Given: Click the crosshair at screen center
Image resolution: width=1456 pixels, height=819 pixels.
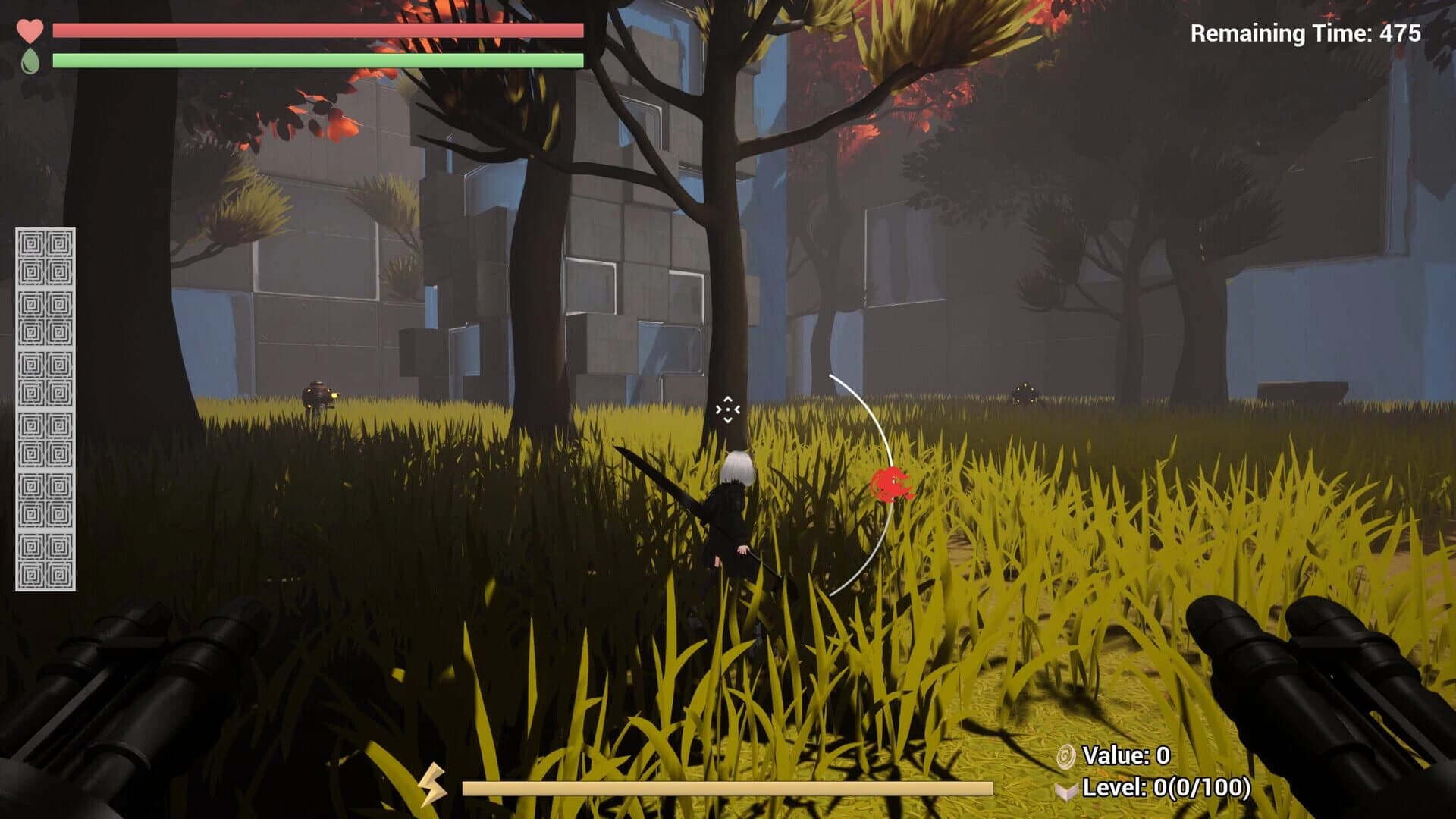Looking at the screenshot, I should [727, 411].
